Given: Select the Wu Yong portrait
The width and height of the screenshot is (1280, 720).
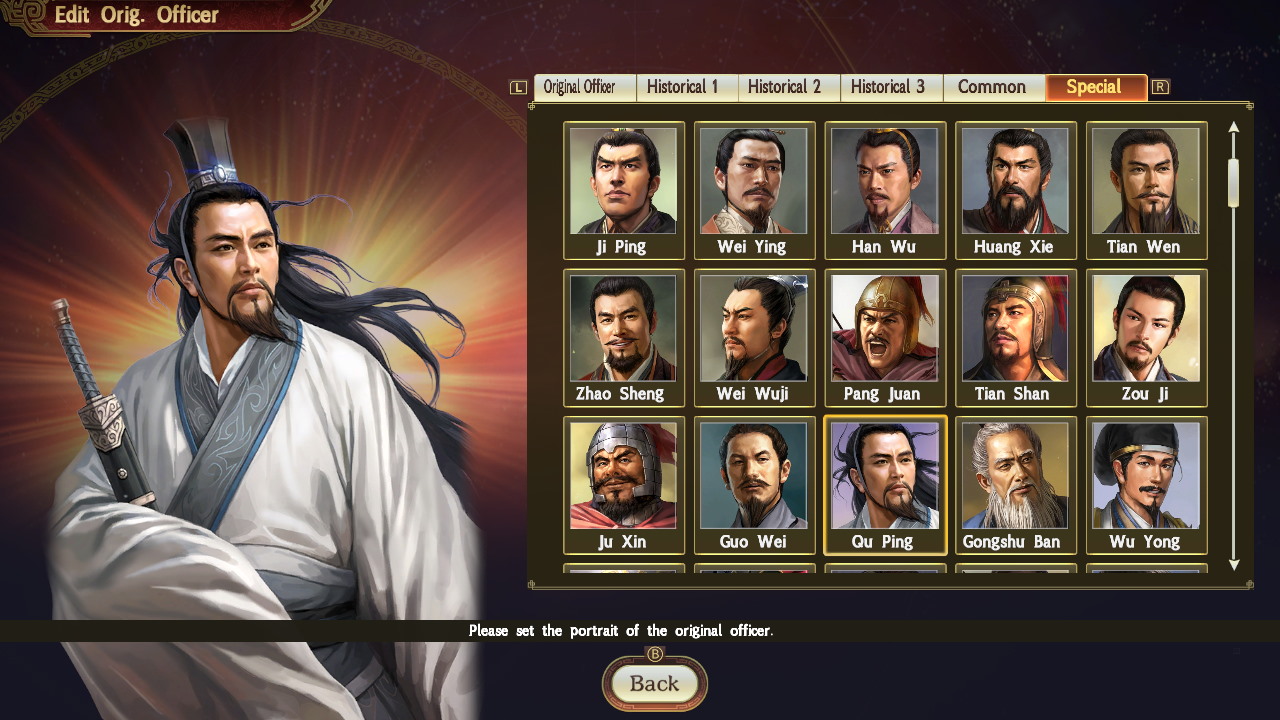Looking at the screenshot, I should tap(1146, 485).
